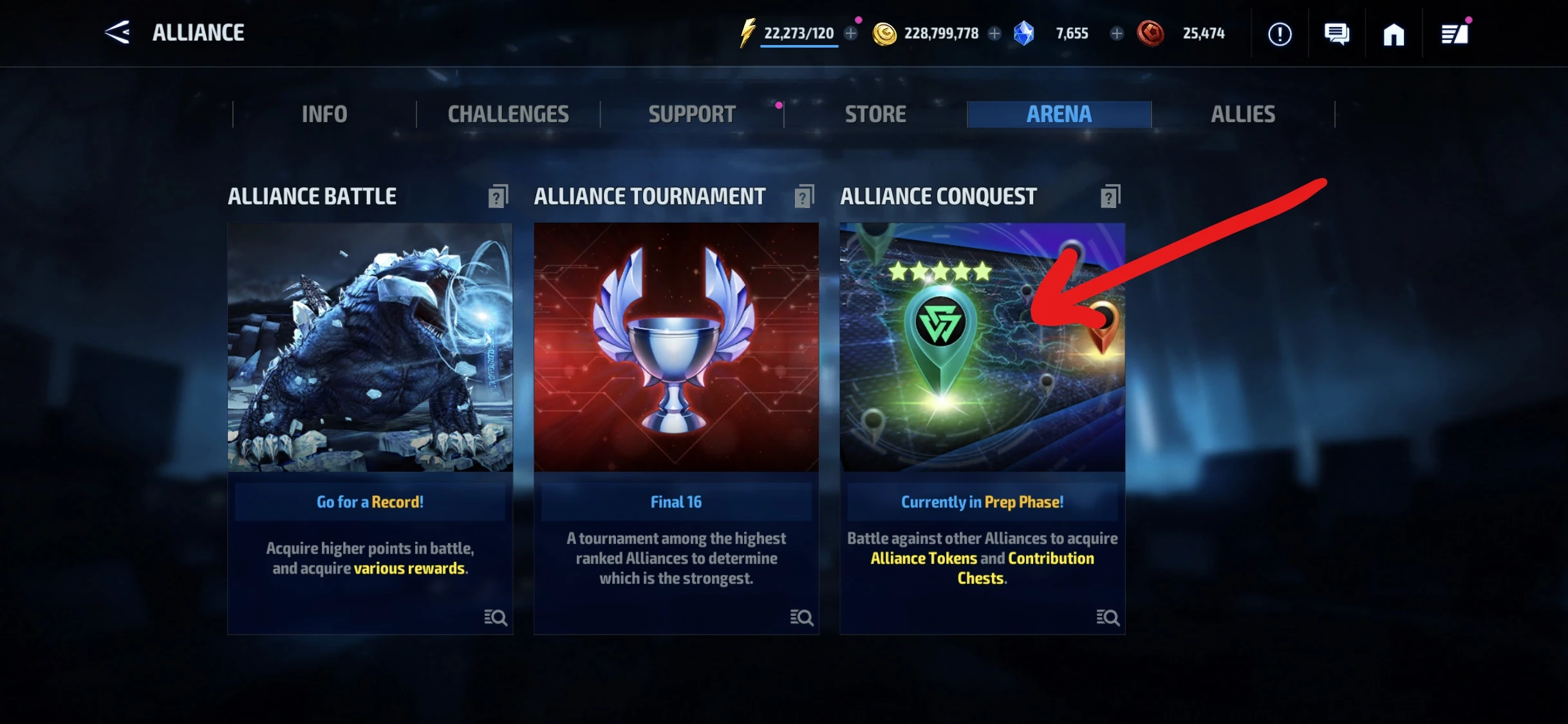Open Alliance Tournament details via magnifier icon
Screen dimensions: 1568x724
click(801, 618)
